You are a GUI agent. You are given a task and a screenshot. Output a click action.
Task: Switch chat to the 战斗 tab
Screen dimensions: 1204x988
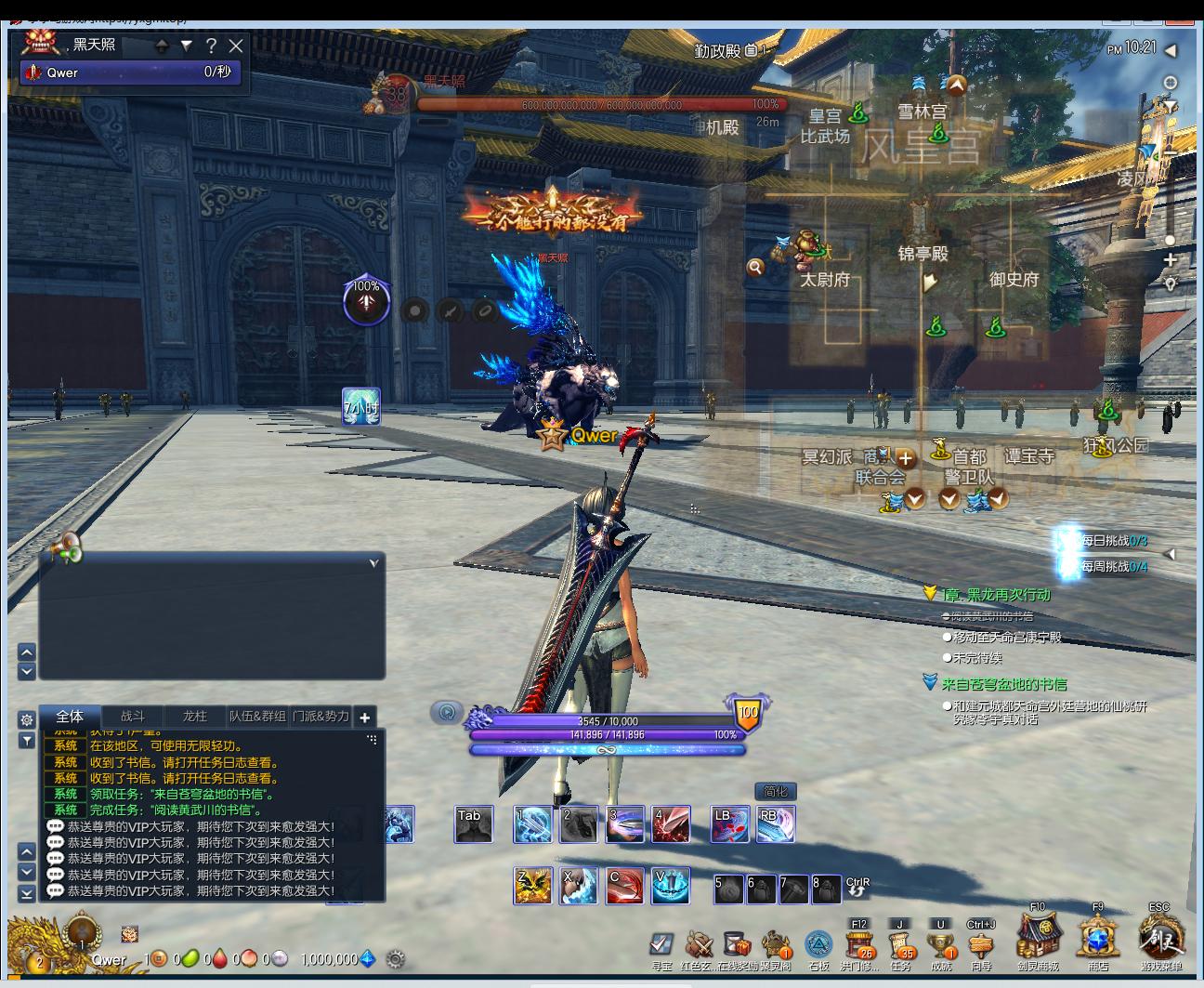click(x=133, y=717)
